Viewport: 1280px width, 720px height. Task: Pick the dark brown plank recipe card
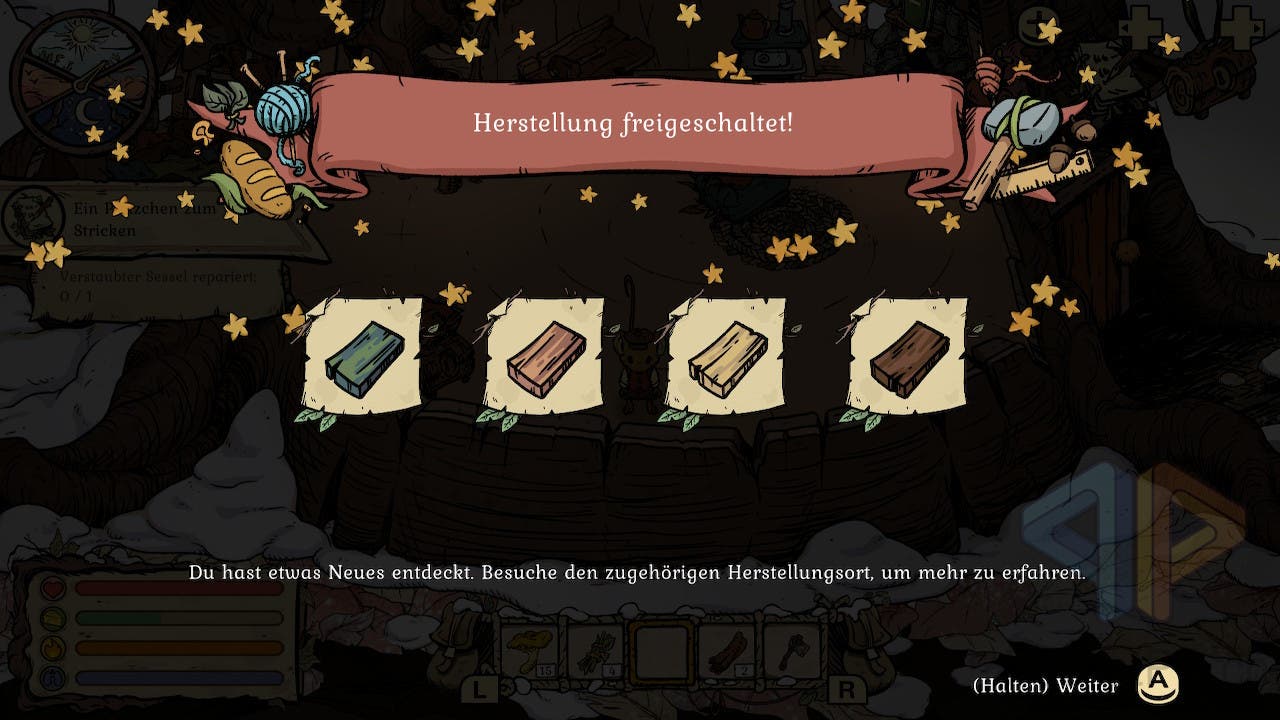point(907,357)
